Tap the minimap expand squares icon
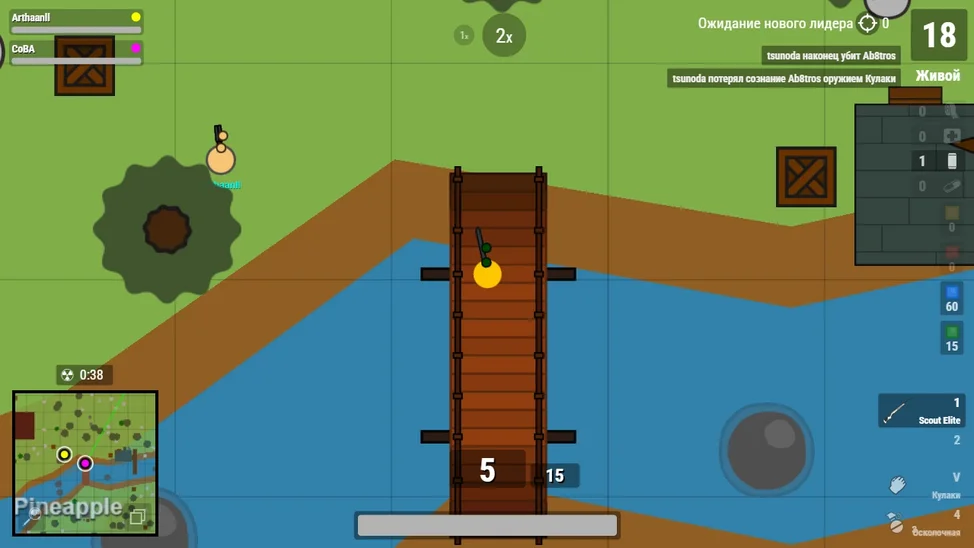Image resolution: width=974 pixels, height=548 pixels. (138, 516)
